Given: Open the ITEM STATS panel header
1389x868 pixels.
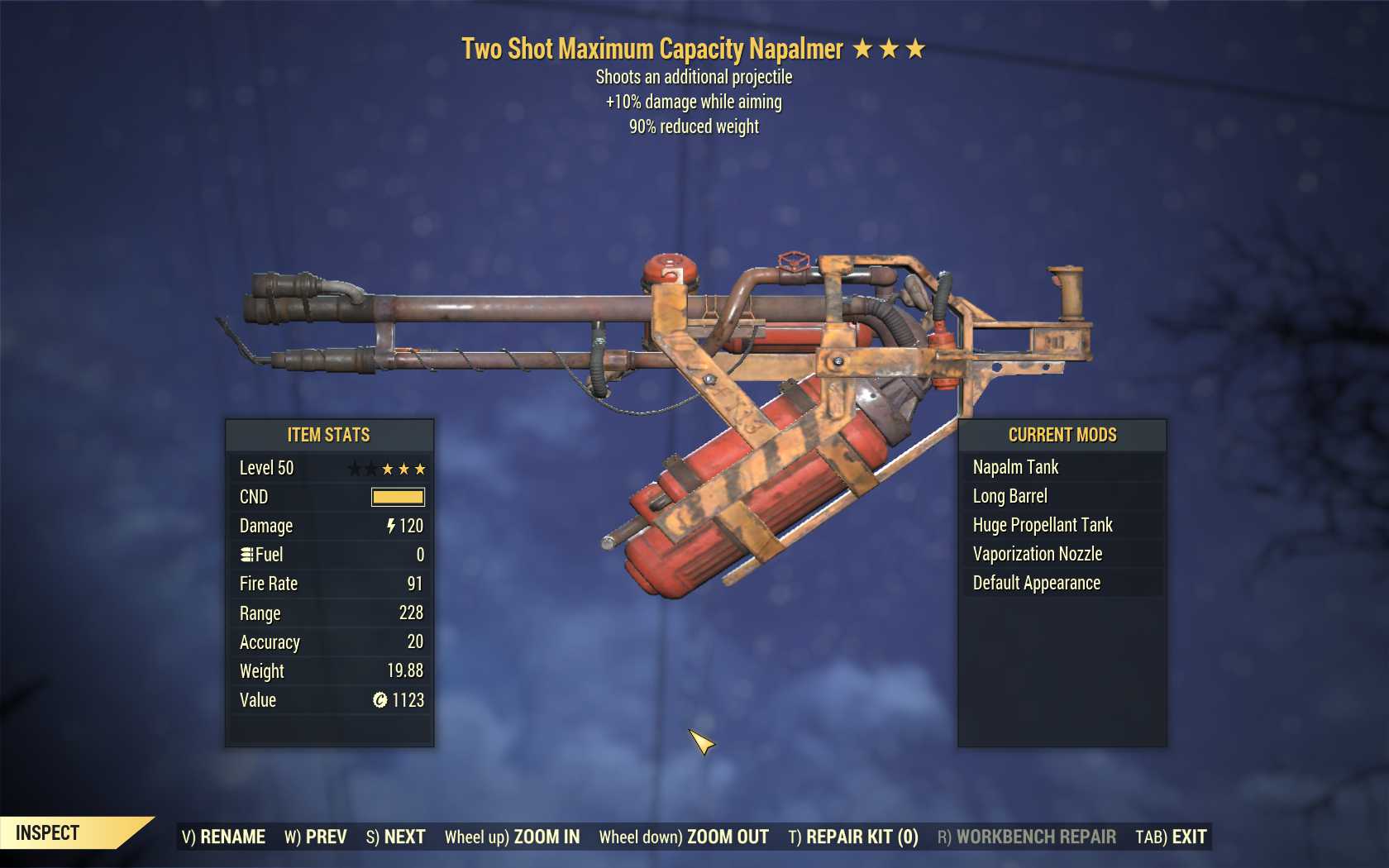Looking at the screenshot, I should pyautogui.click(x=328, y=435).
